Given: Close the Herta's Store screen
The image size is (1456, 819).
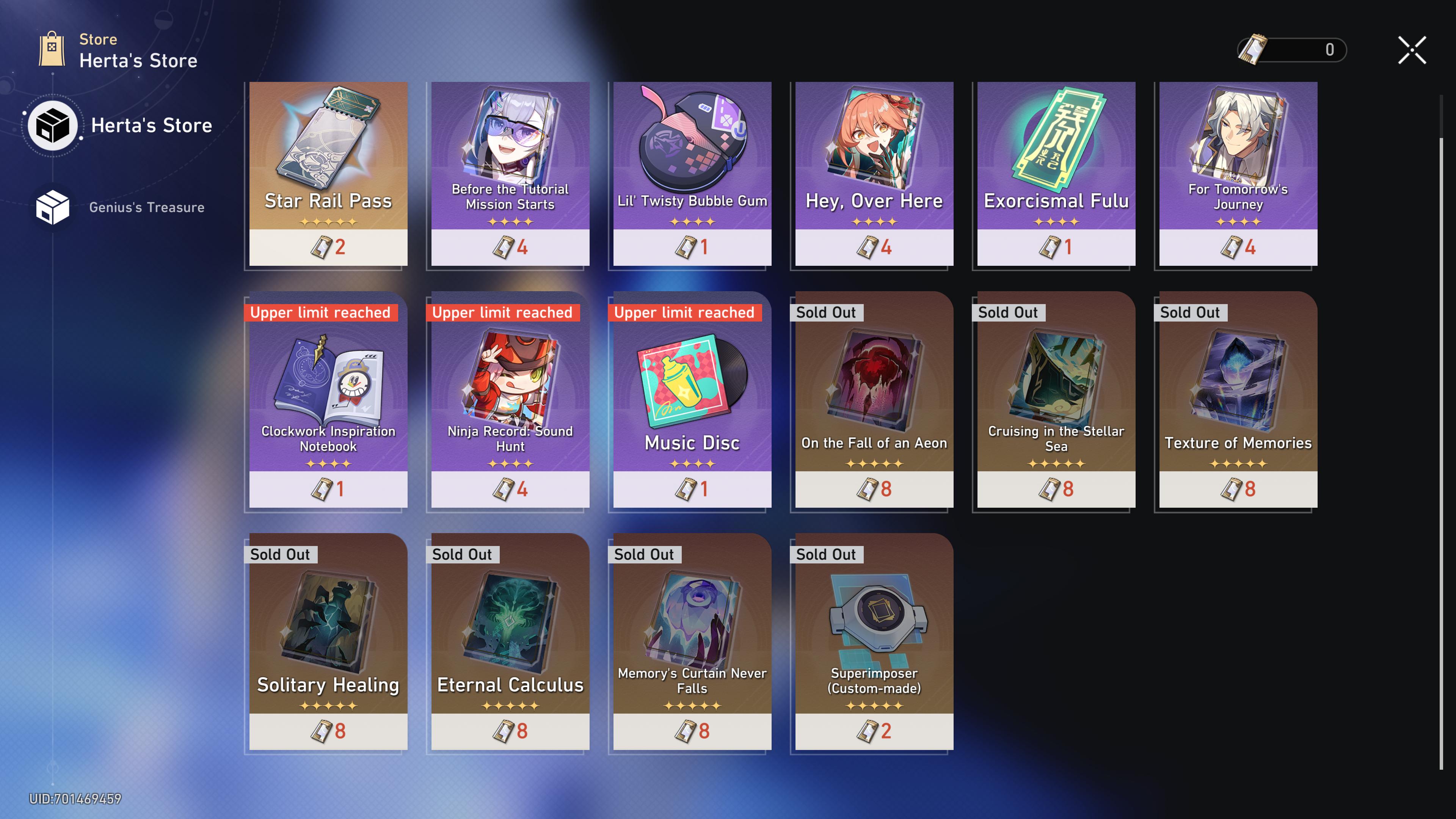Looking at the screenshot, I should (x=1411, y=50).
